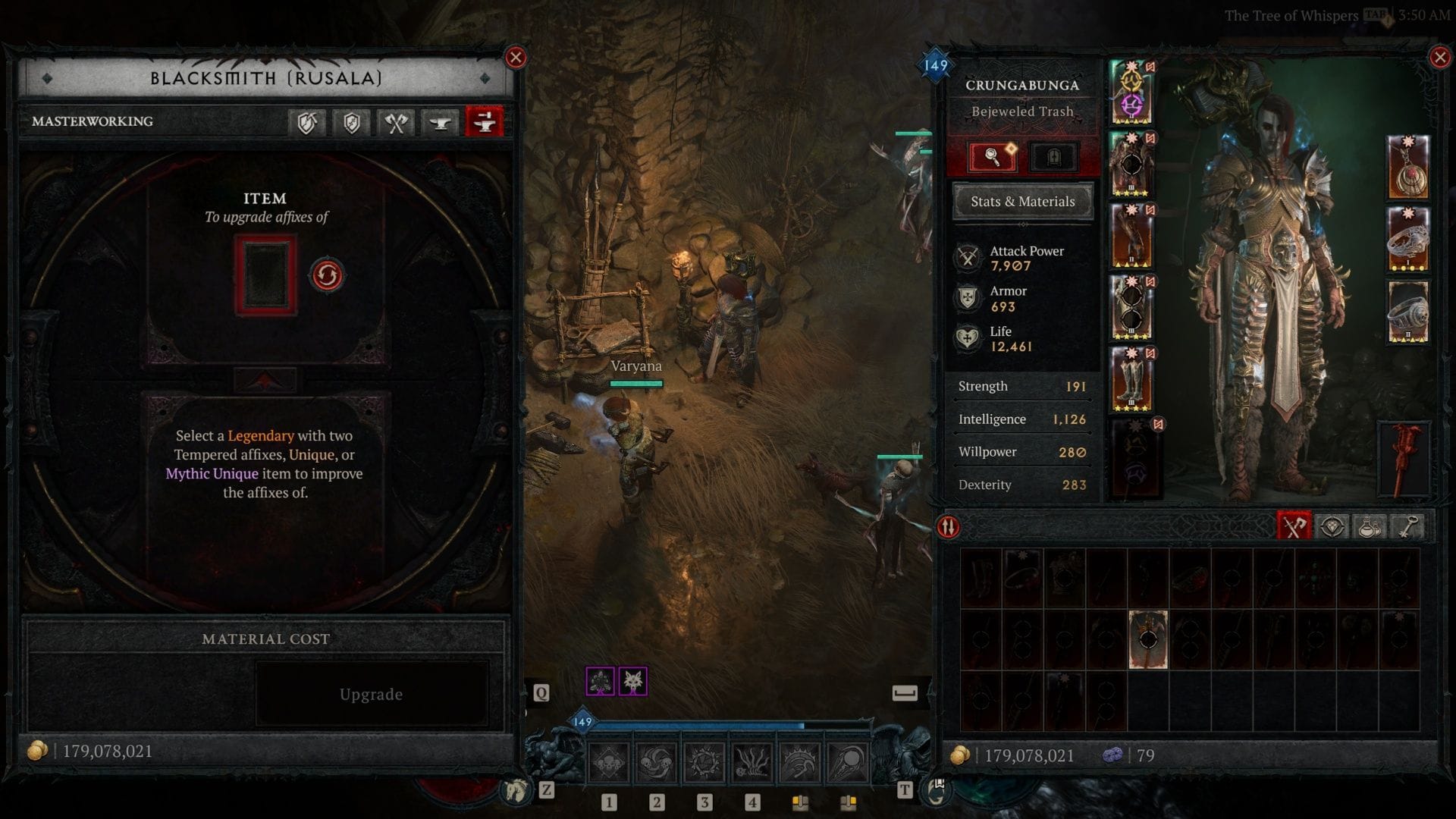Viewport: 1456px width, 819px height.
Task: Click the first skill icon on the action bar
Action: tap(609, 762)
